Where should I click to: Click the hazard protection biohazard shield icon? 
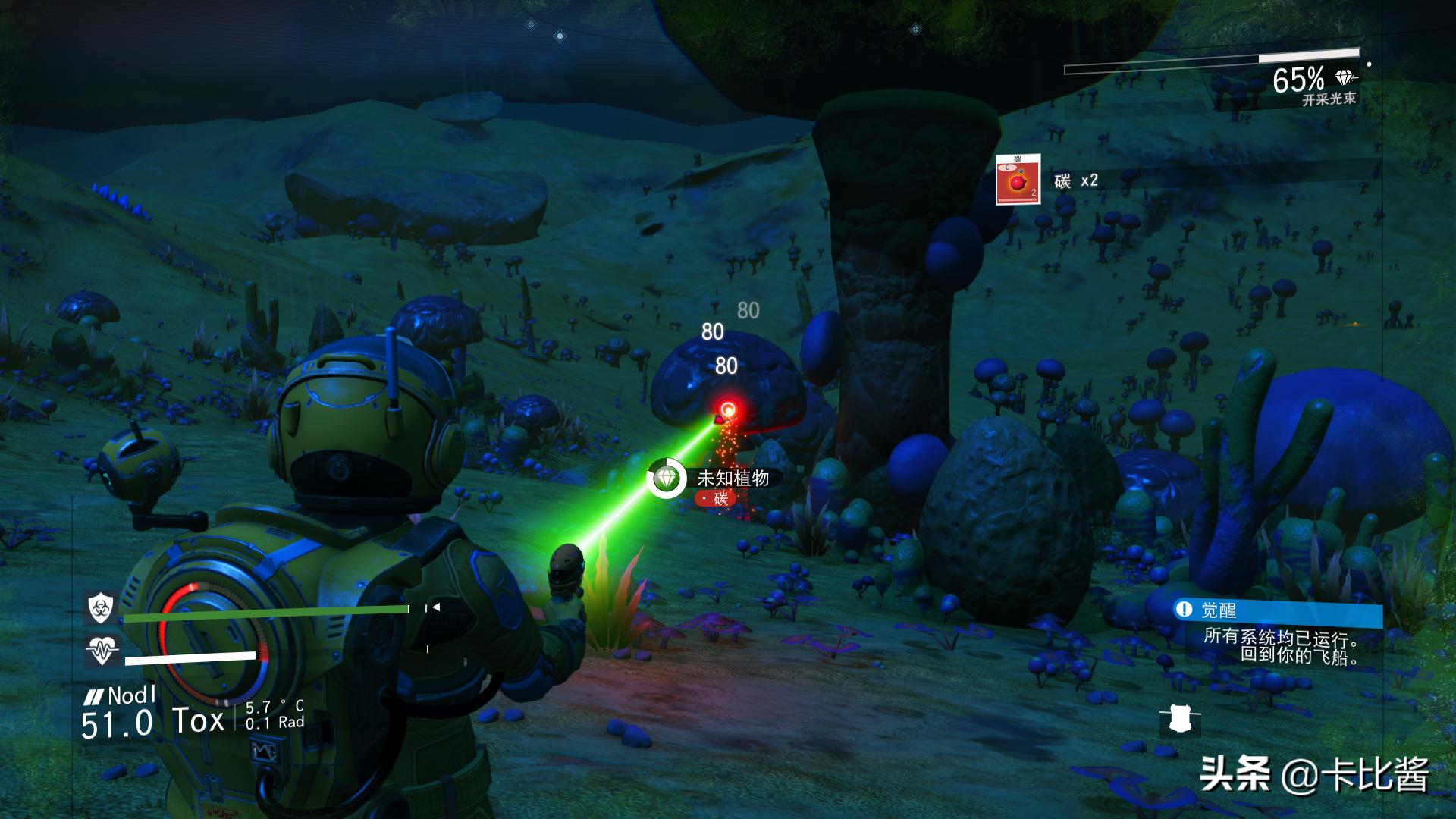(x=100, y=607)
